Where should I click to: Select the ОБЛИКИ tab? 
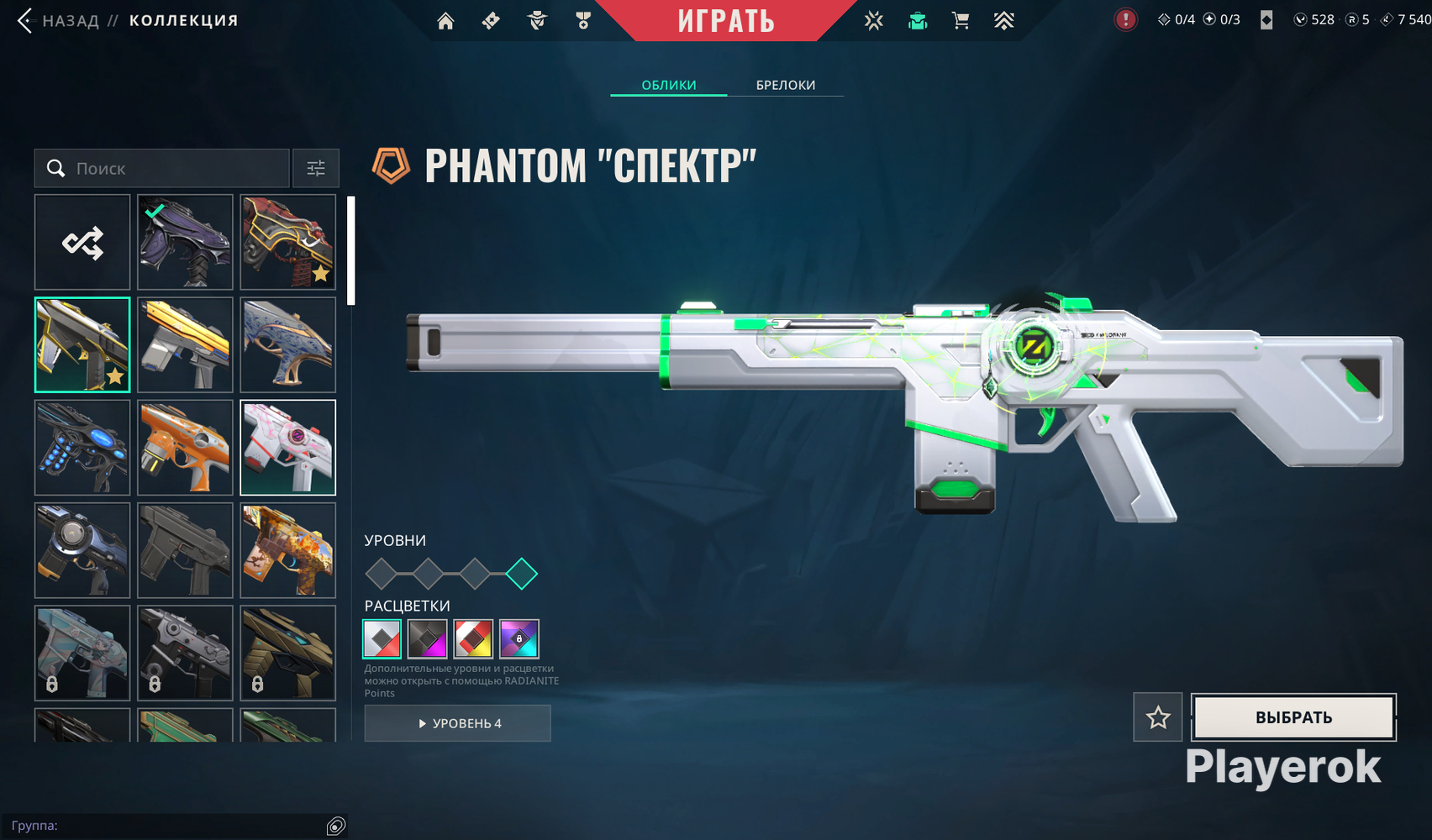pos(668,85)
